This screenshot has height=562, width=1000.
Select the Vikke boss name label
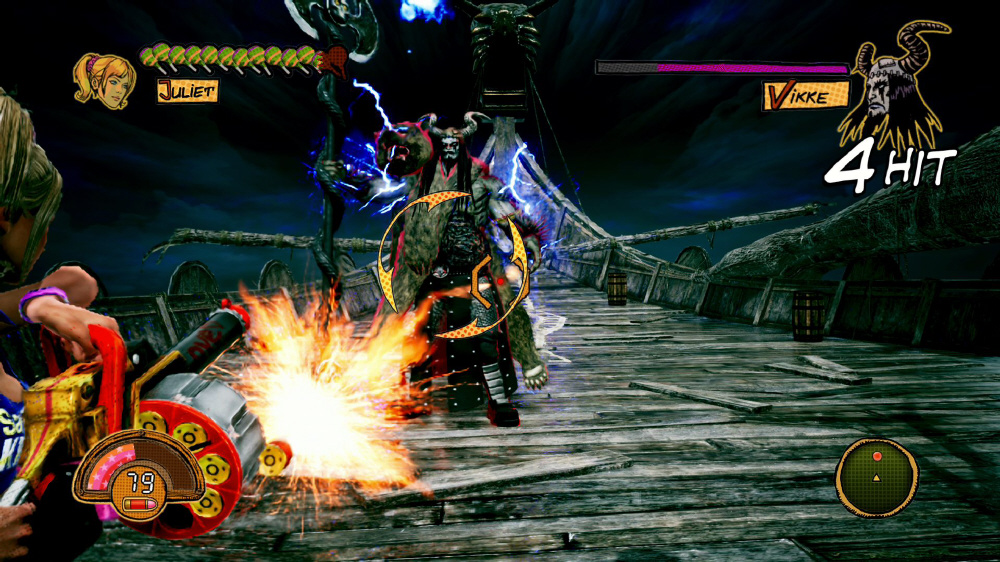(x=806, y=95)
